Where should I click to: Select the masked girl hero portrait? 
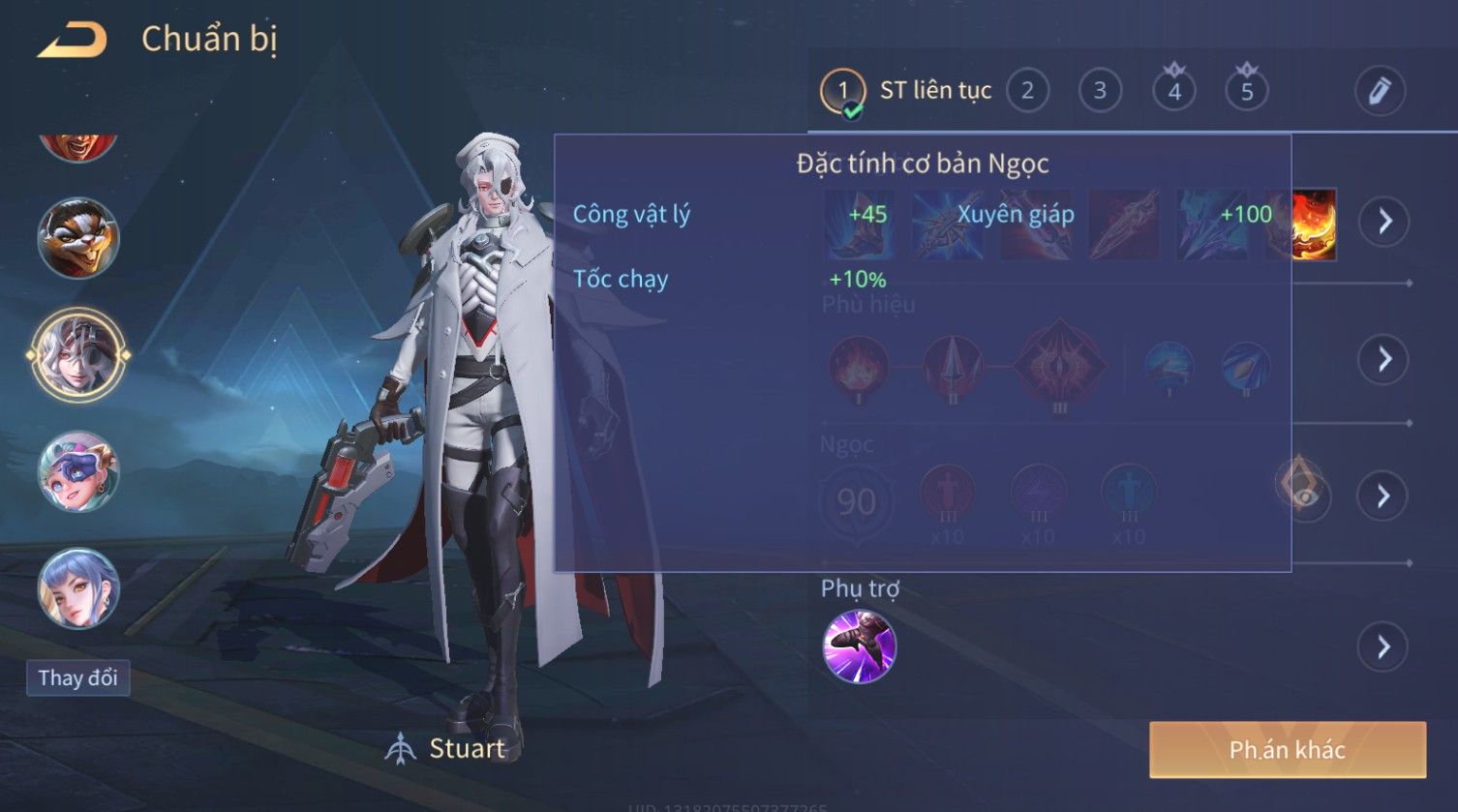(78, 472)
